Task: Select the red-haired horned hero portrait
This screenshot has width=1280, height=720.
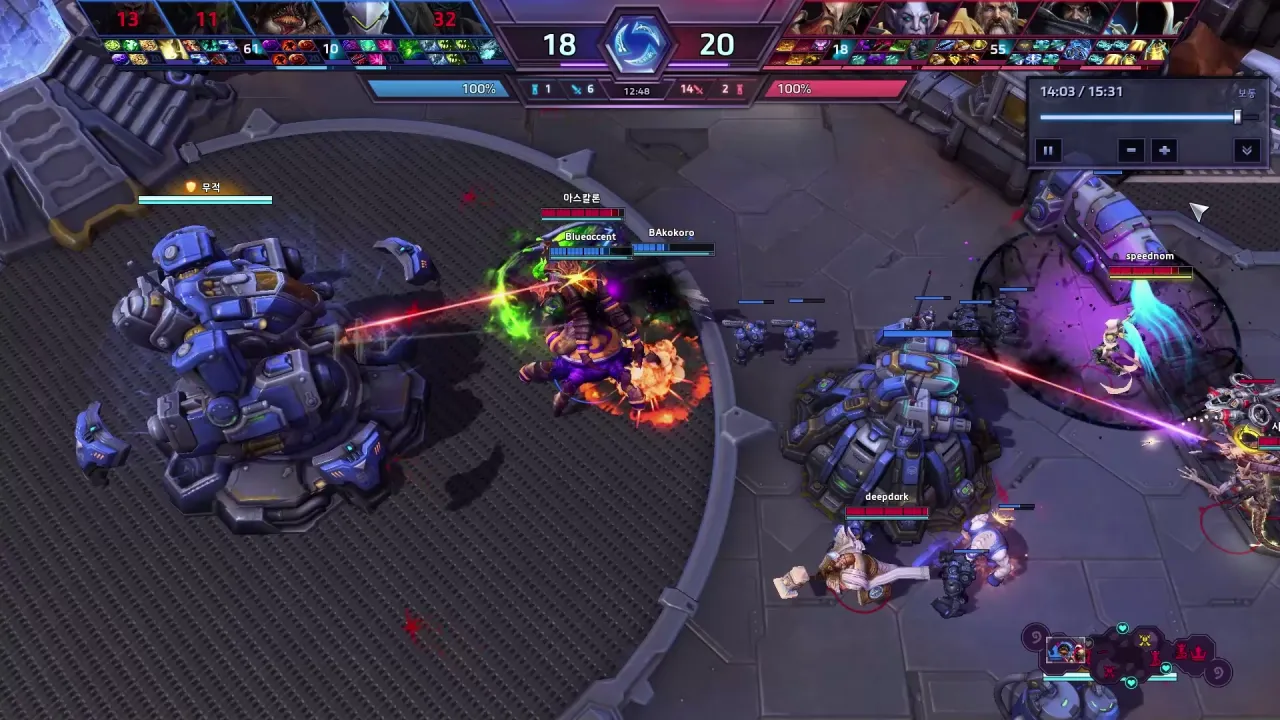Action: pyautogui.click(x=835, y=19)
